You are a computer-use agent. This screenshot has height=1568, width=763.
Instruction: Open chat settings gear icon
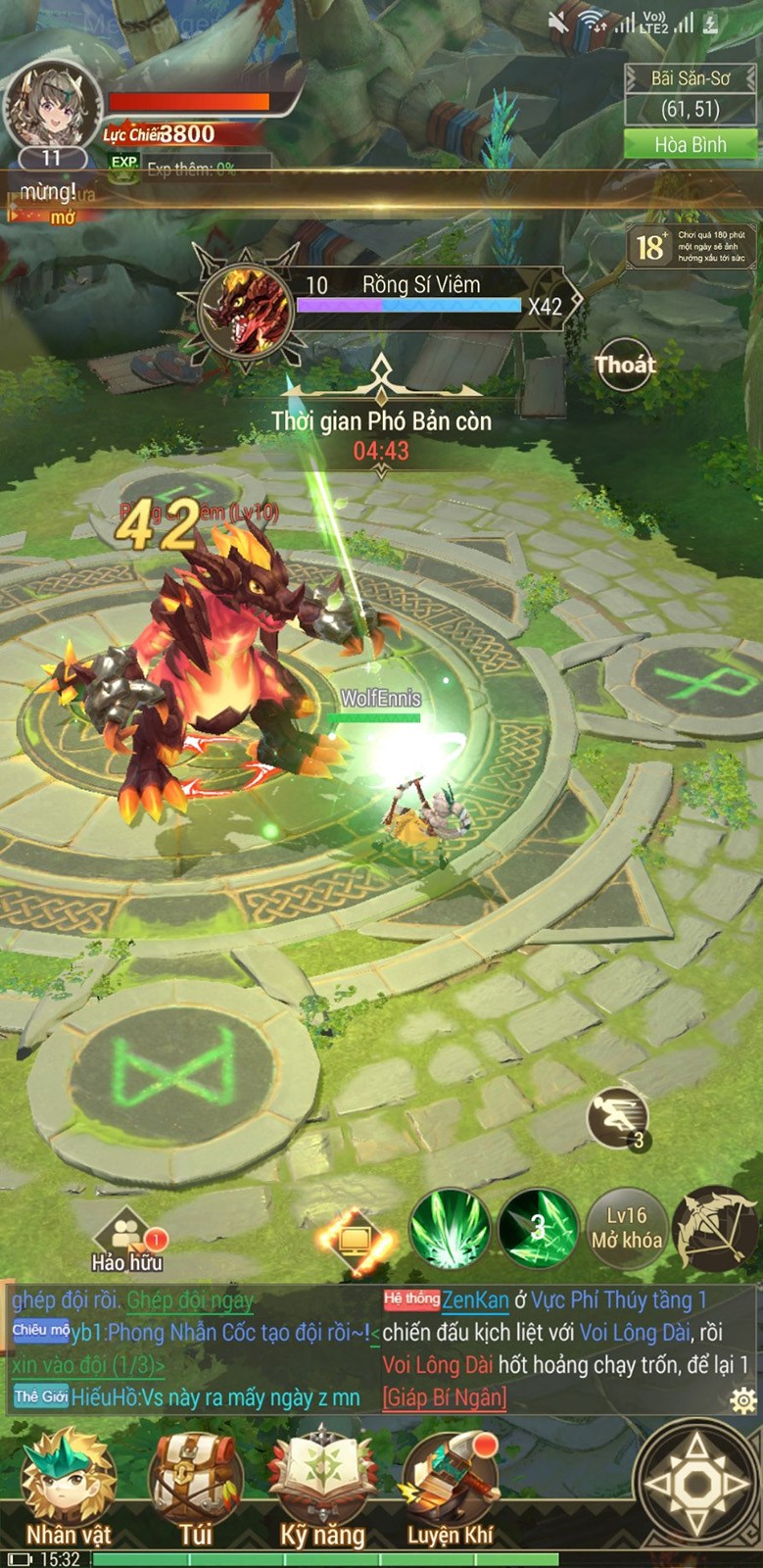point(743,1399)
